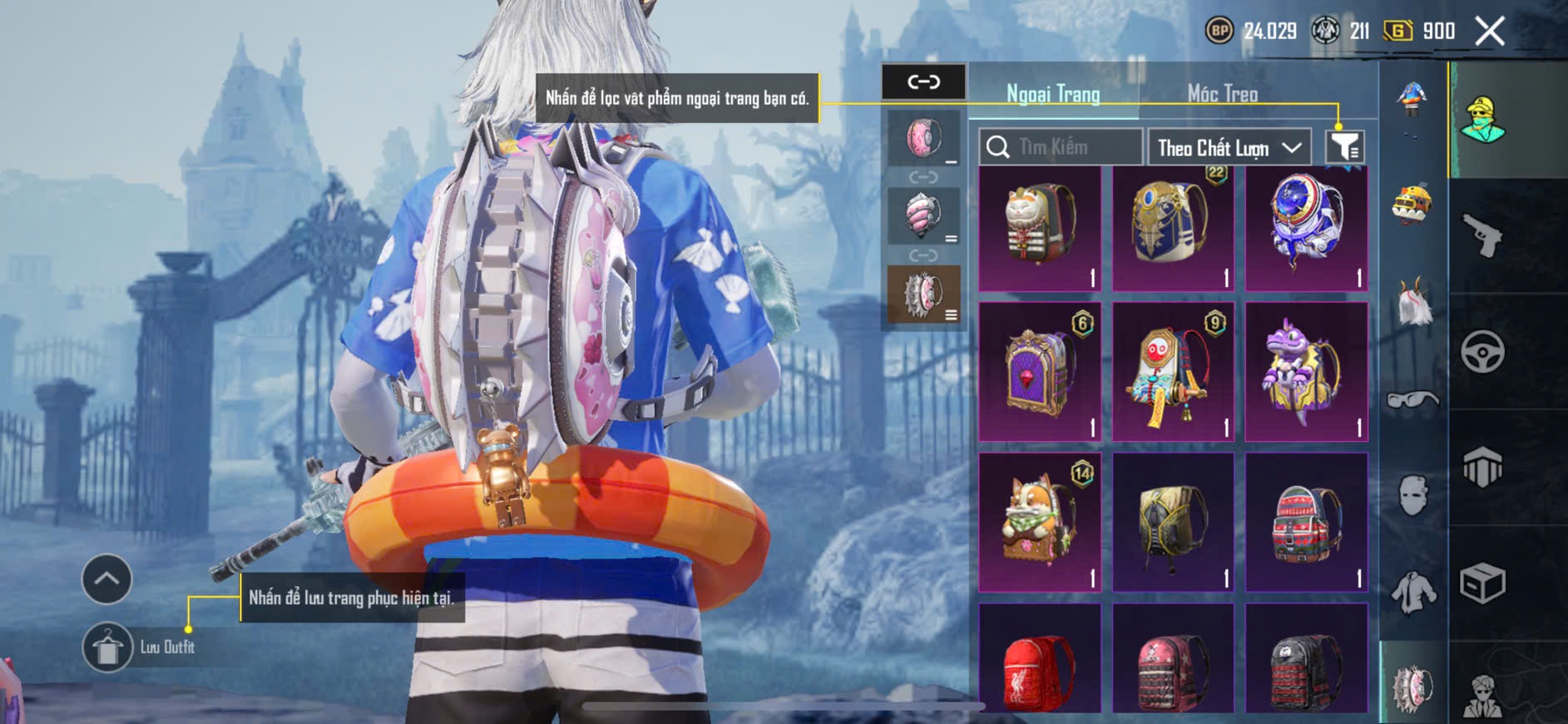The image size is (1568, 724).
Task: Toggle the link chain button above backpack levels
Action: pos(923,82)
